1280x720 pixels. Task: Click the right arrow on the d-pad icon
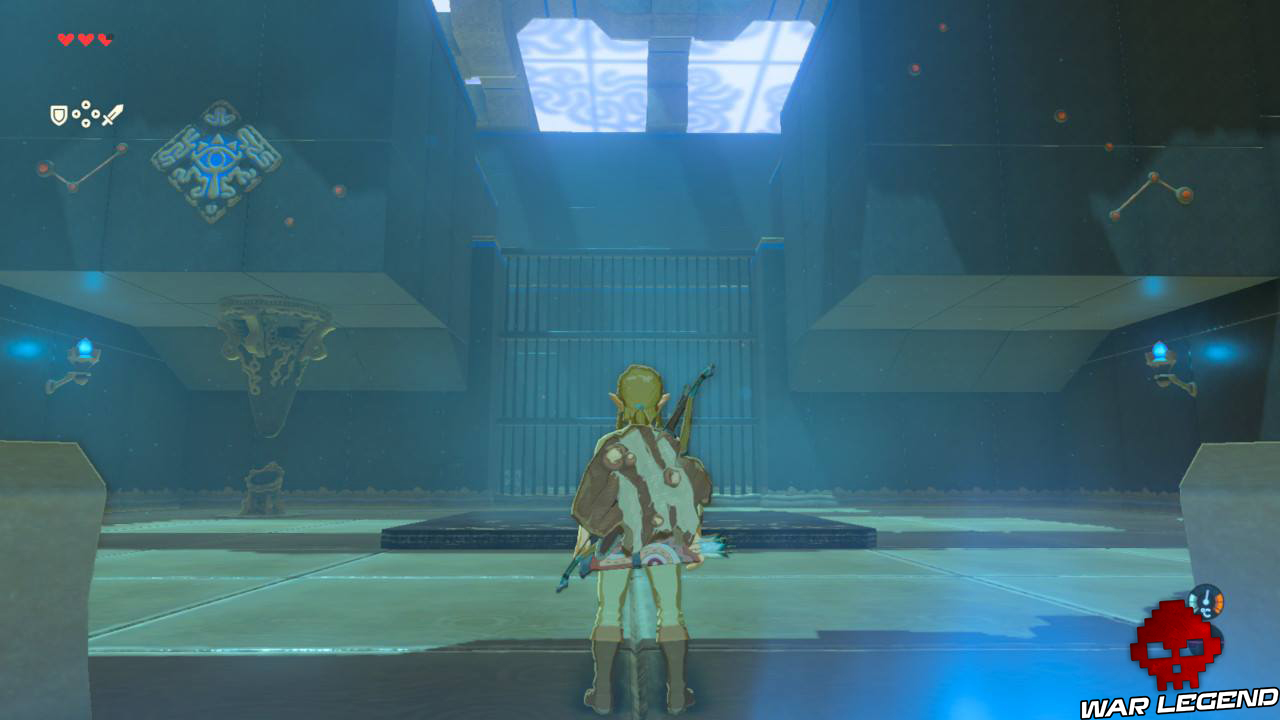[96, 113]
